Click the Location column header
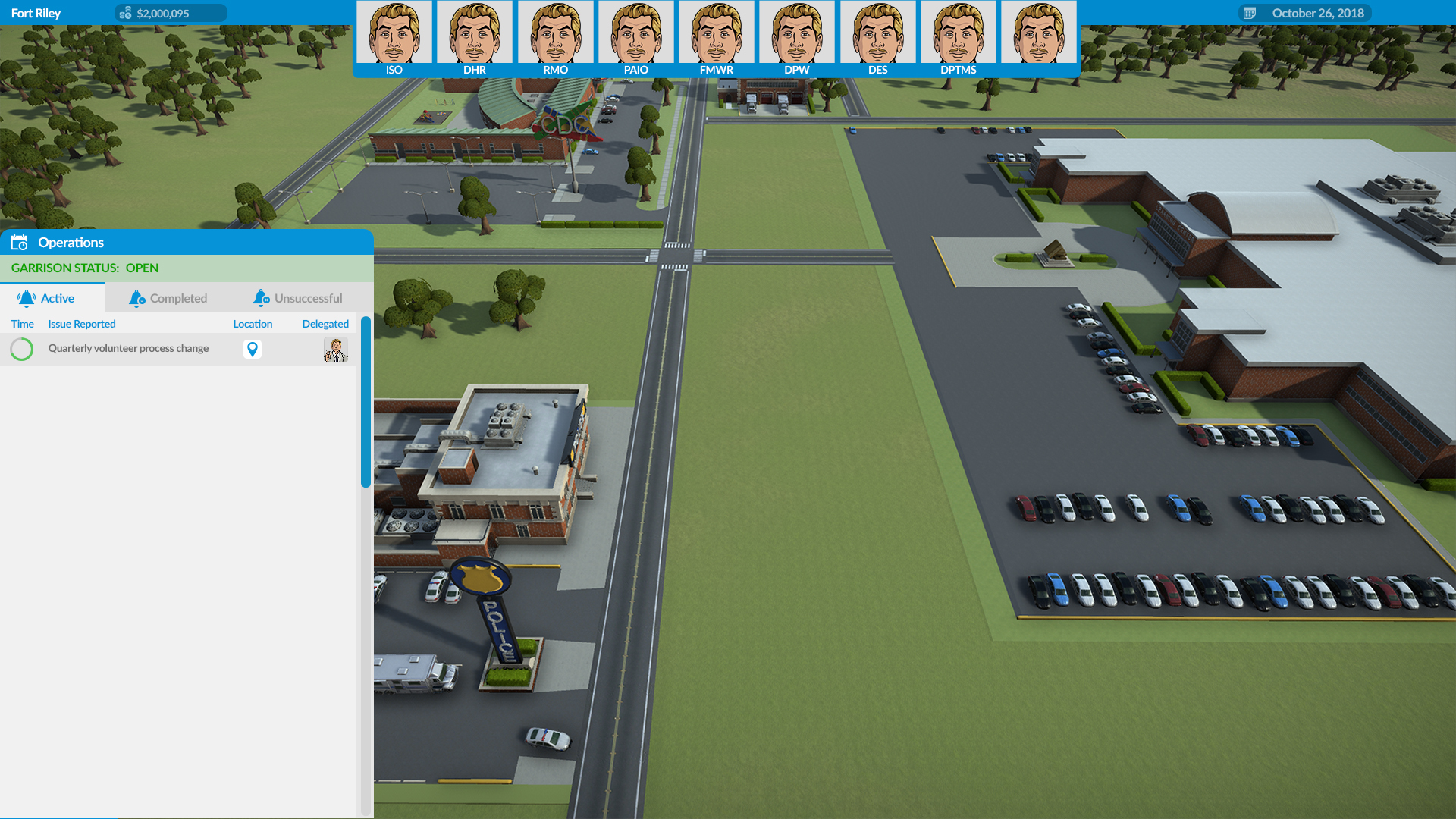 tap(253, 324)
